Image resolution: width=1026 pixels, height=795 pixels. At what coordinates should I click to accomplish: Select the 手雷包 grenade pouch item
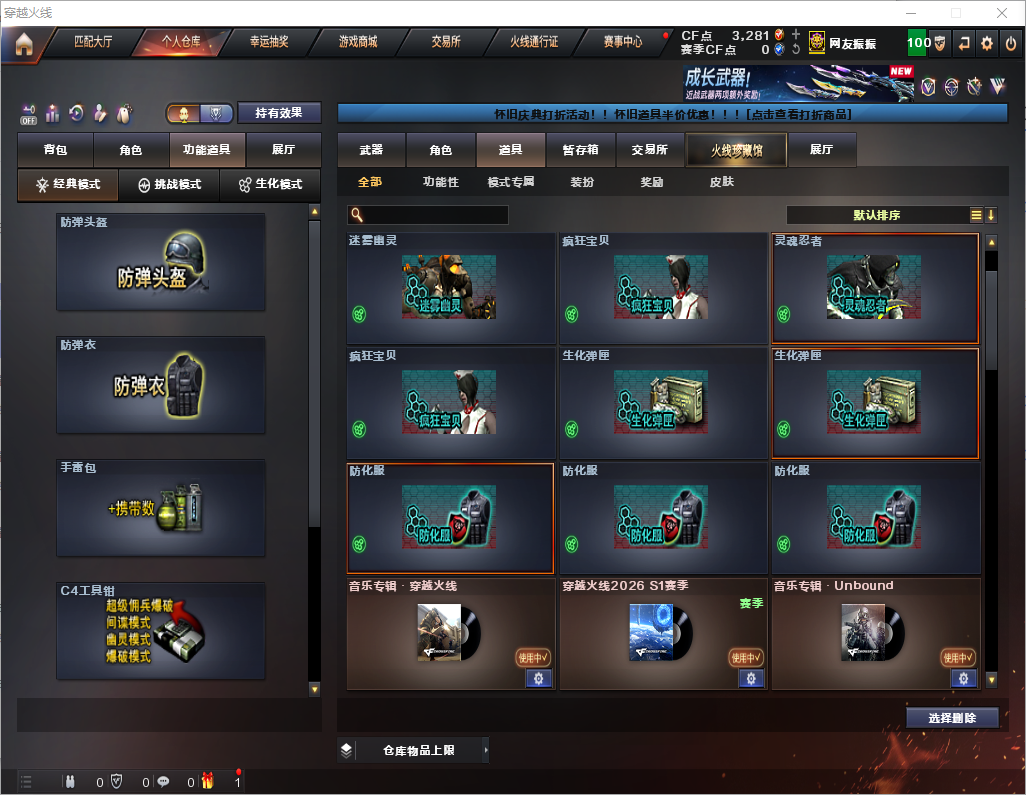pos(161,508)
